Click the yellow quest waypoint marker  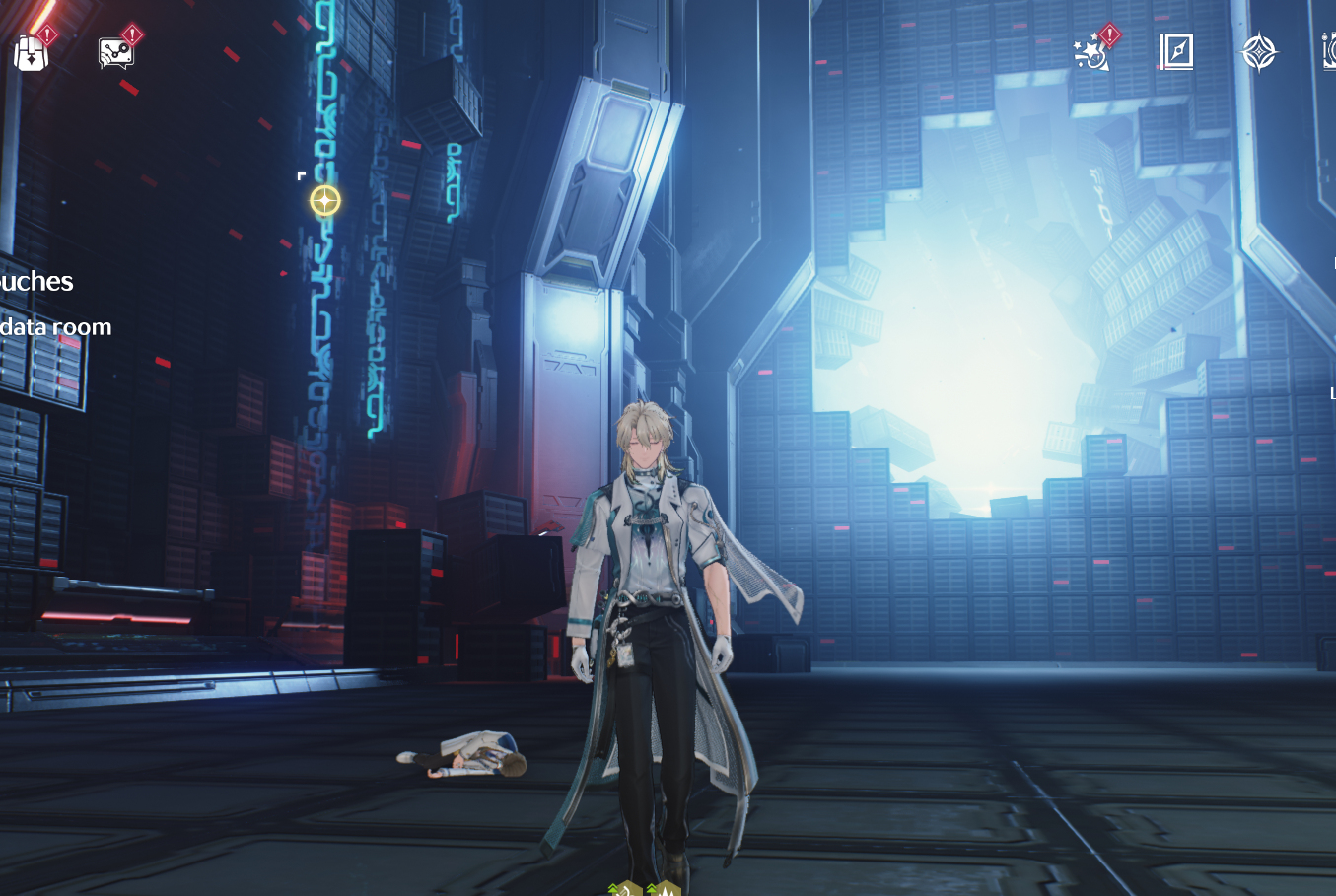pyautogui.click(x=325, y=201)
